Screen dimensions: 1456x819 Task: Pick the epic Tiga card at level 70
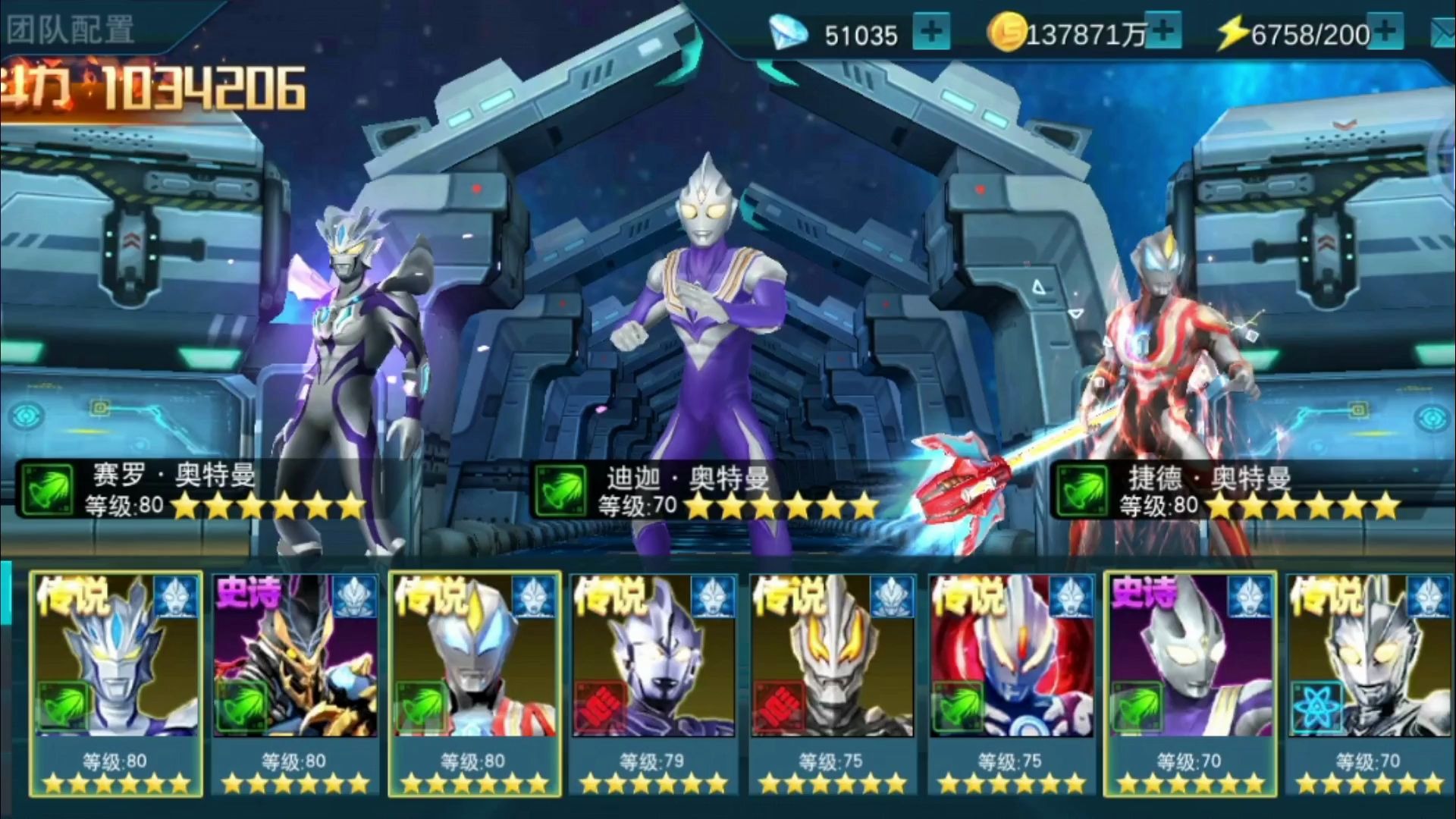pos(1190,682)
